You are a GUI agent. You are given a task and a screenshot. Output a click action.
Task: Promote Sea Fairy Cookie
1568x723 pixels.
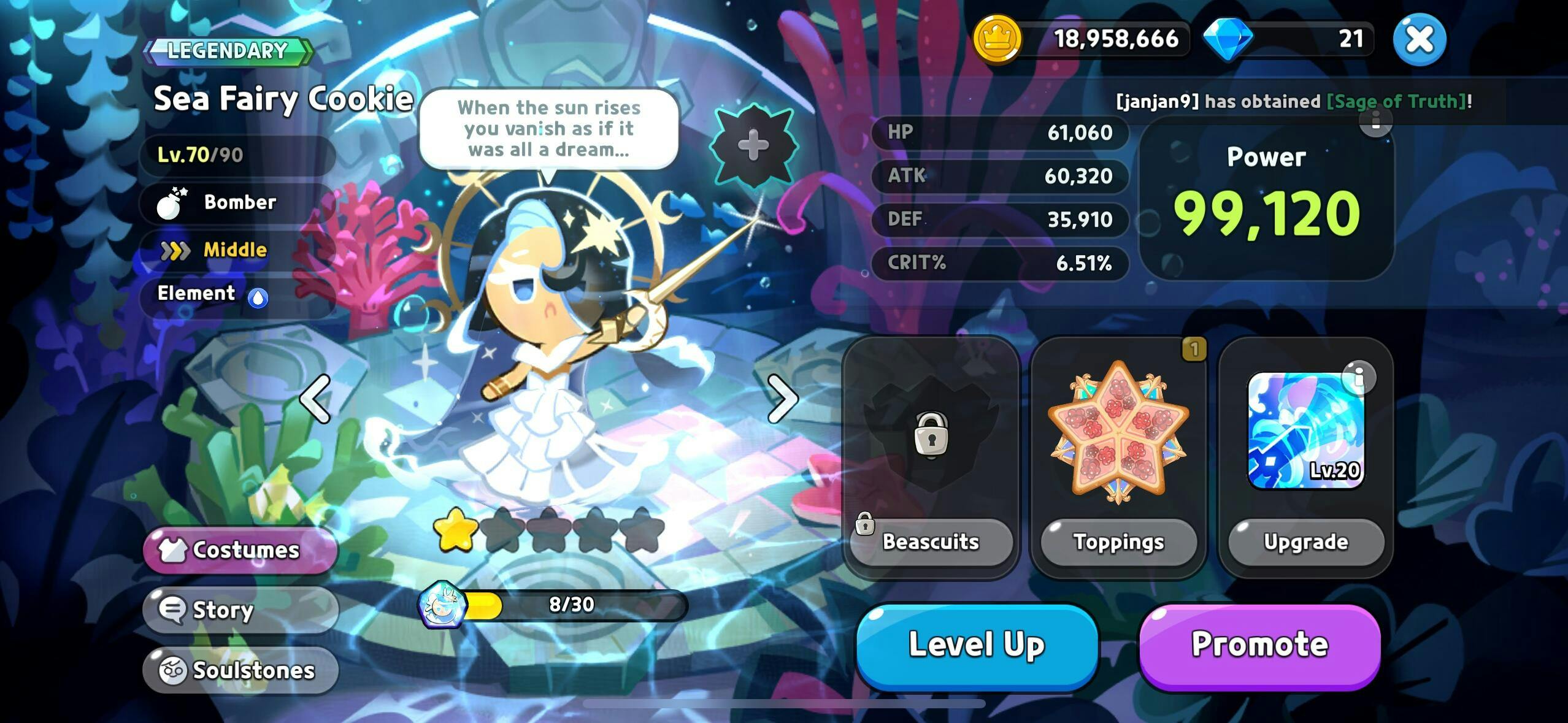(x=1259, y=646)
